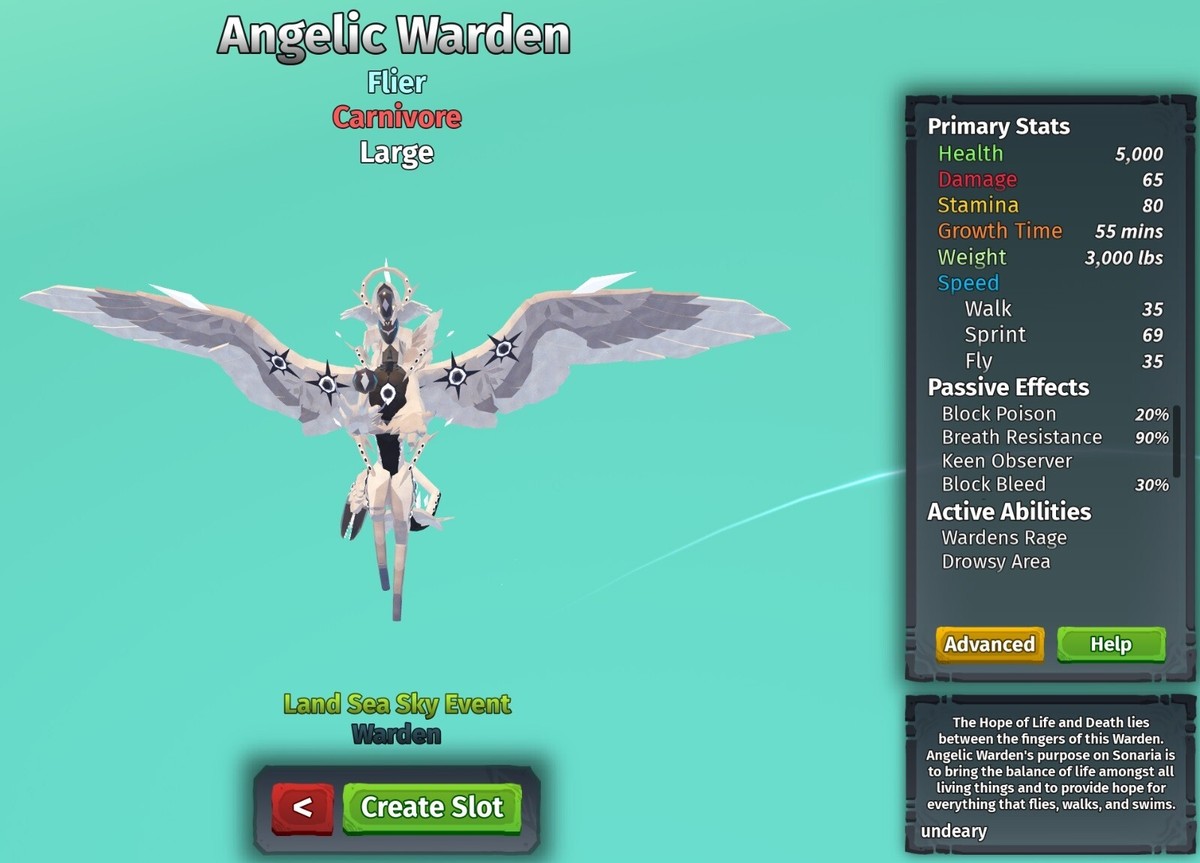
Task: Open the Advanced stats view
Action: [989, 644]
